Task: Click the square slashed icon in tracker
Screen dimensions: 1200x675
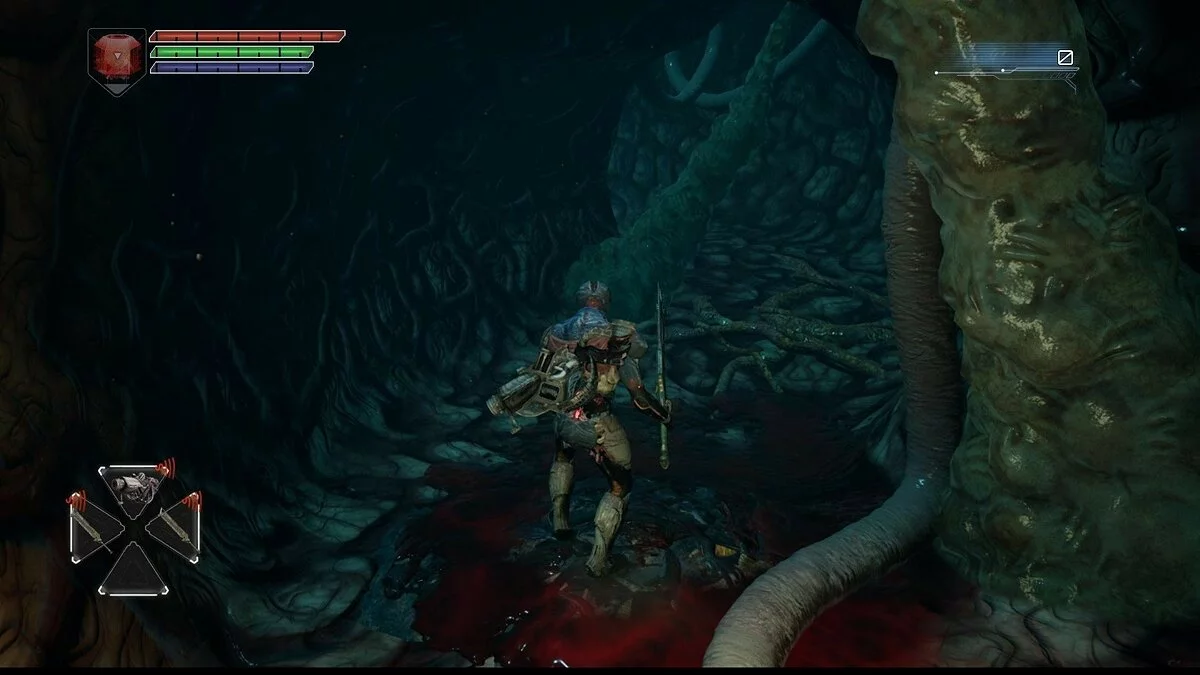Action: pyautogui.click(x=1066, y=58)
